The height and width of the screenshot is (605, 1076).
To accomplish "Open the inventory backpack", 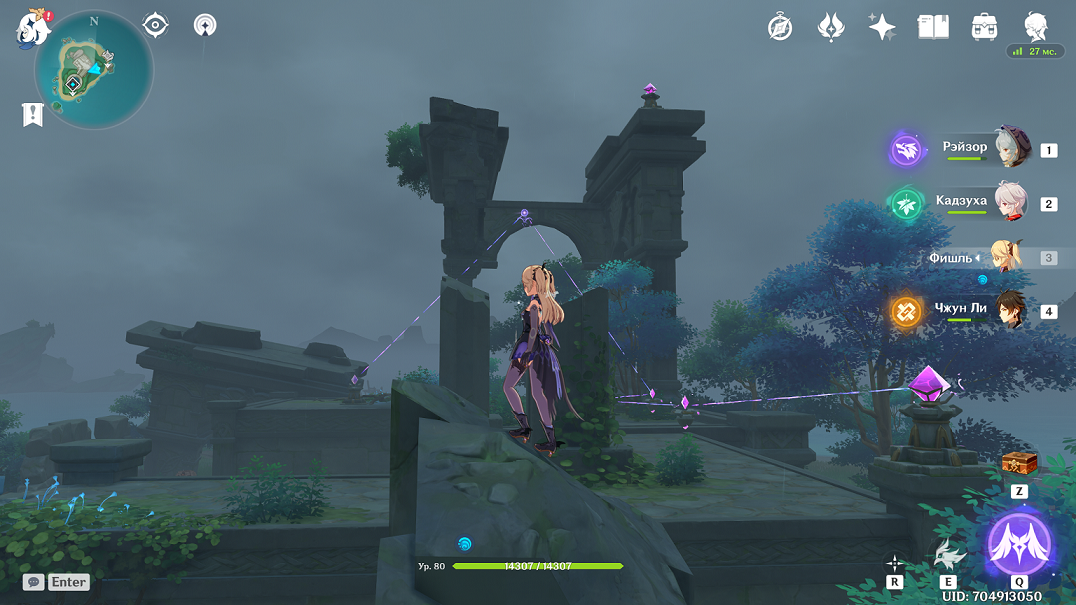I will pyautogui.click(x=984, y=27).
